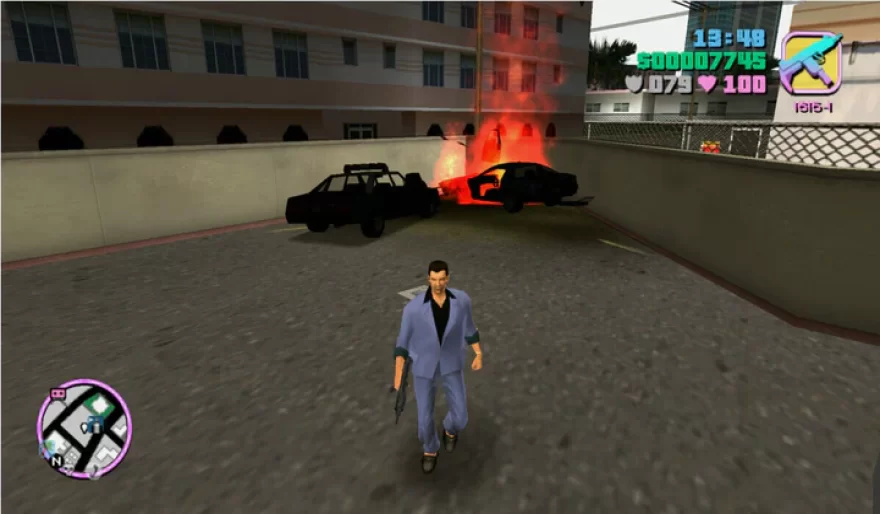Select the submachine gun weapon icon
The height and width of the screenshot is (514, 880).
[810, 63]
